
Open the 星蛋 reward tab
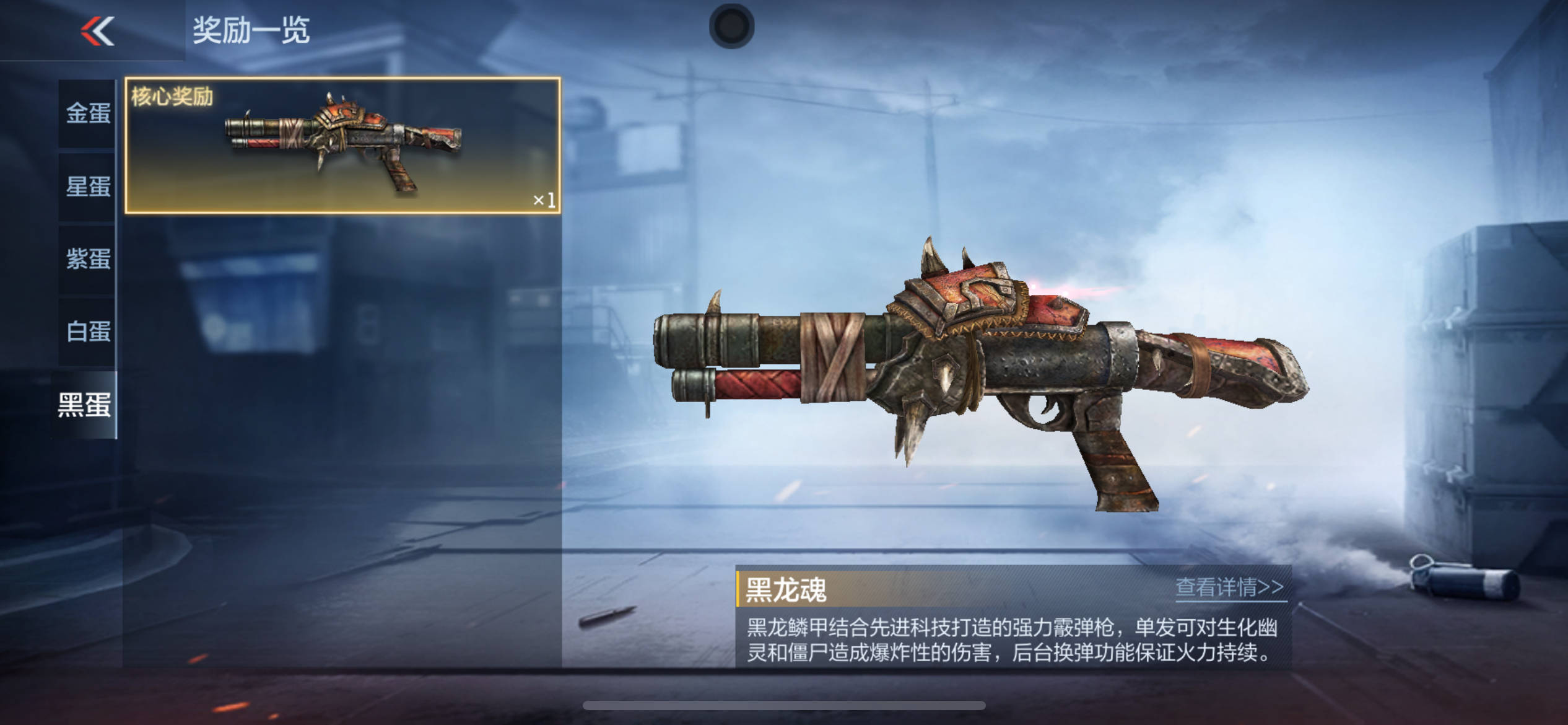(x=88, y=187)
